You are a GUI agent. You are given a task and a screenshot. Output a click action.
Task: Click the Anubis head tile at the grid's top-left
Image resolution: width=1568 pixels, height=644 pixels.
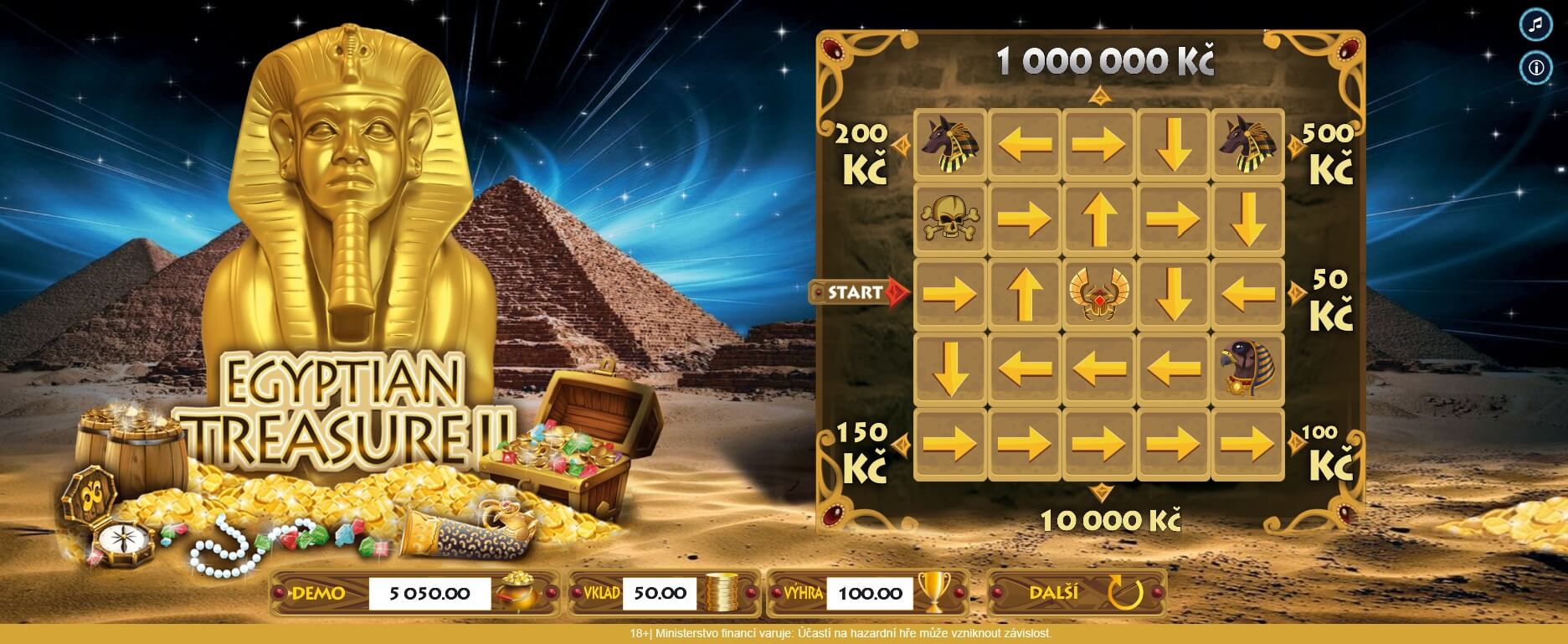pyautogui.click(x=951, y=144)
